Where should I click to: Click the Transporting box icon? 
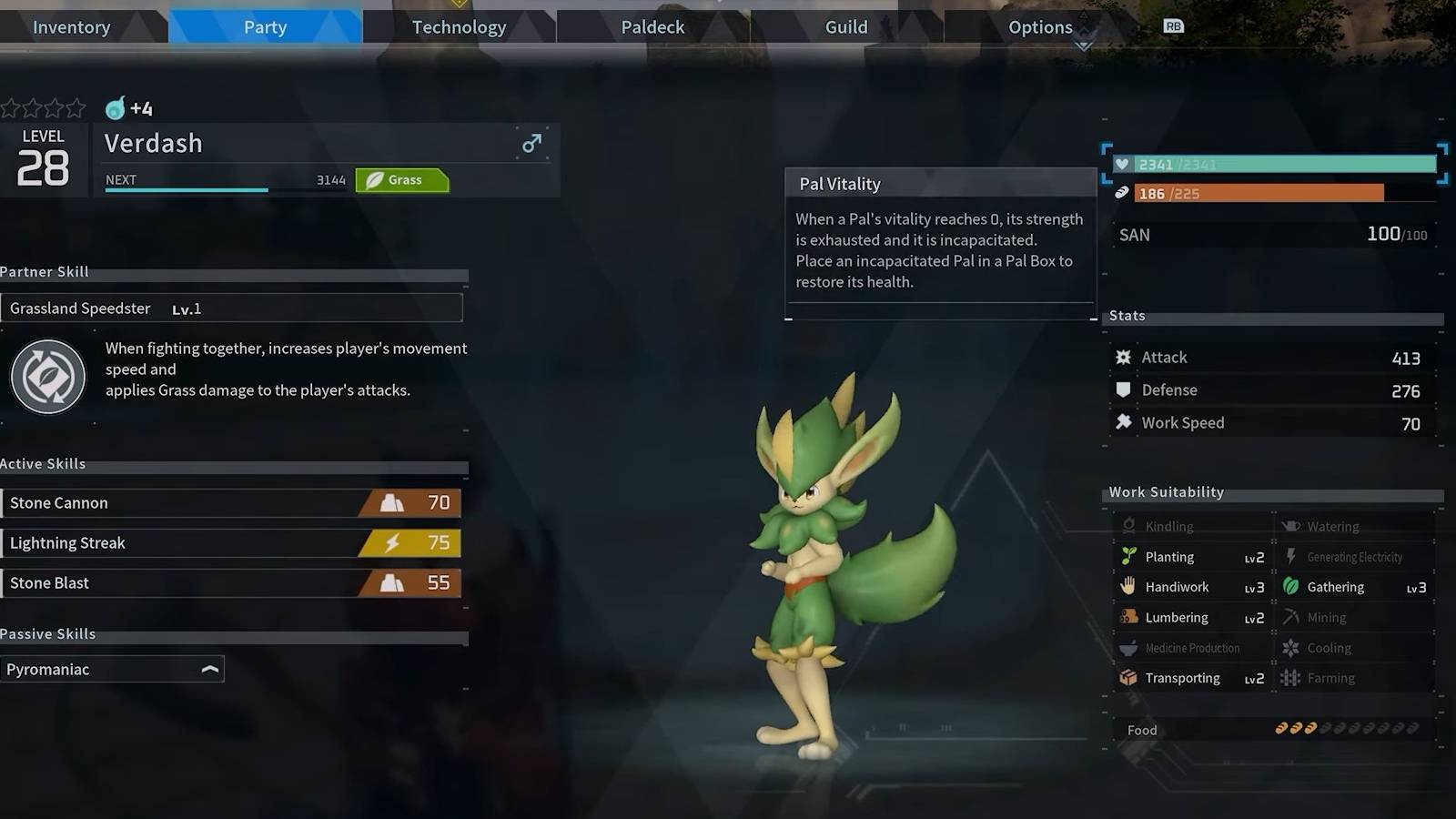coord(1128,678)
